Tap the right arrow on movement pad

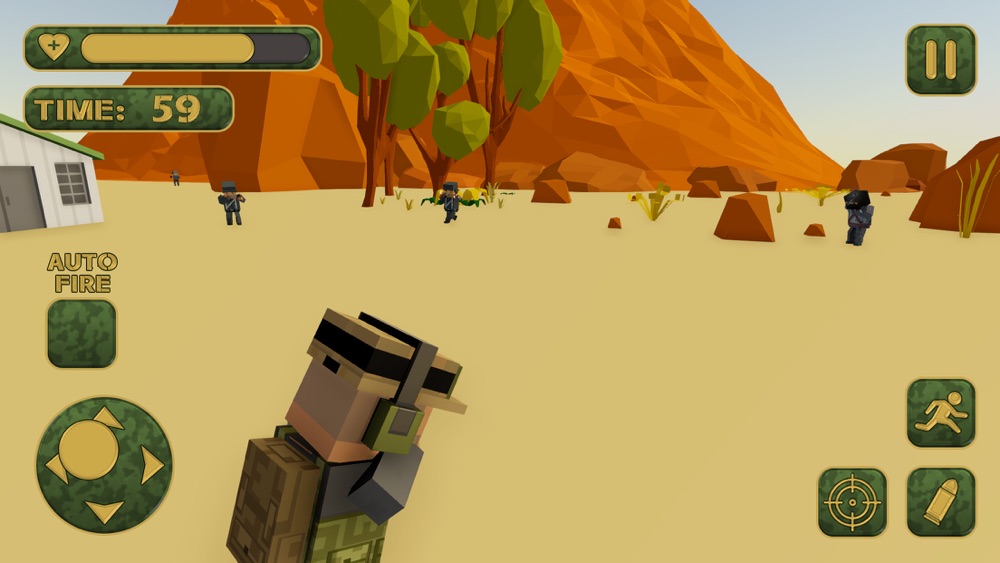click(152, 466)
